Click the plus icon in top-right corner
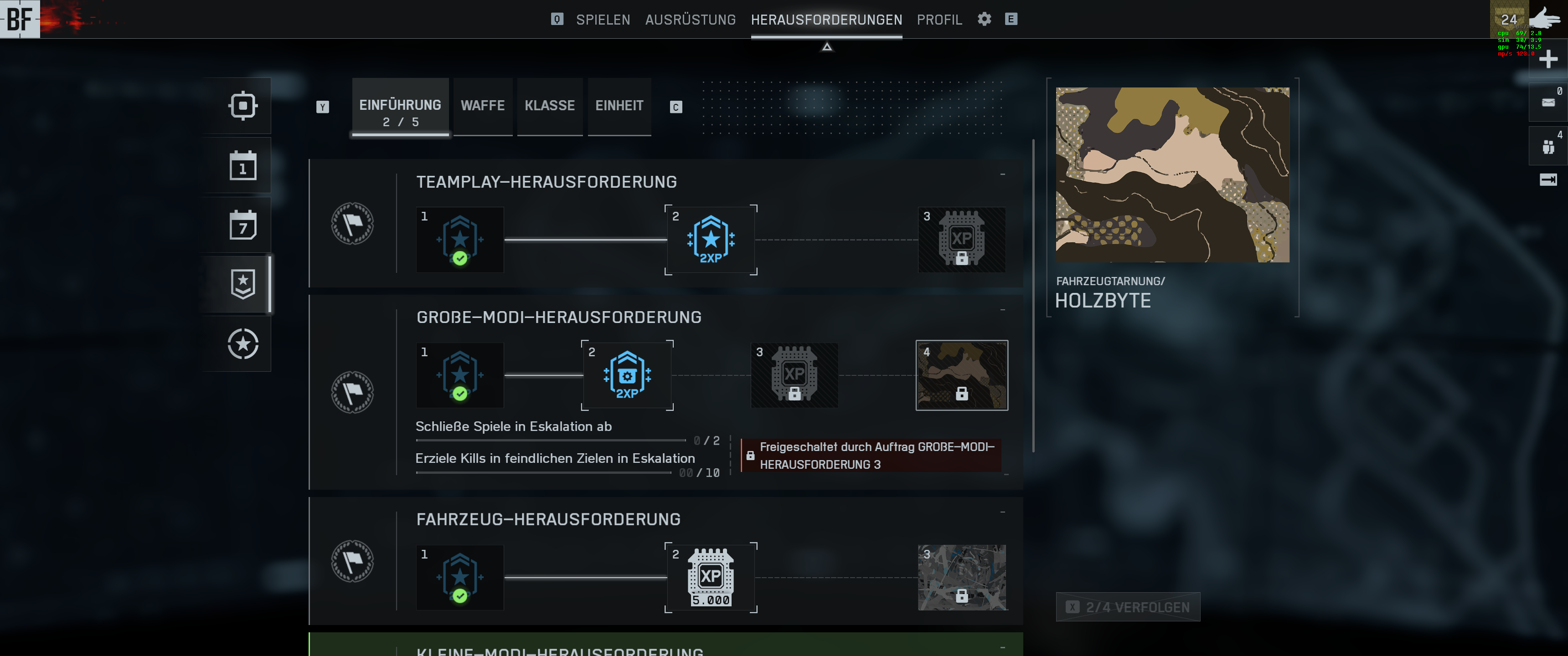This screenshot has width=1568, height=656. tap(1548, 60)
